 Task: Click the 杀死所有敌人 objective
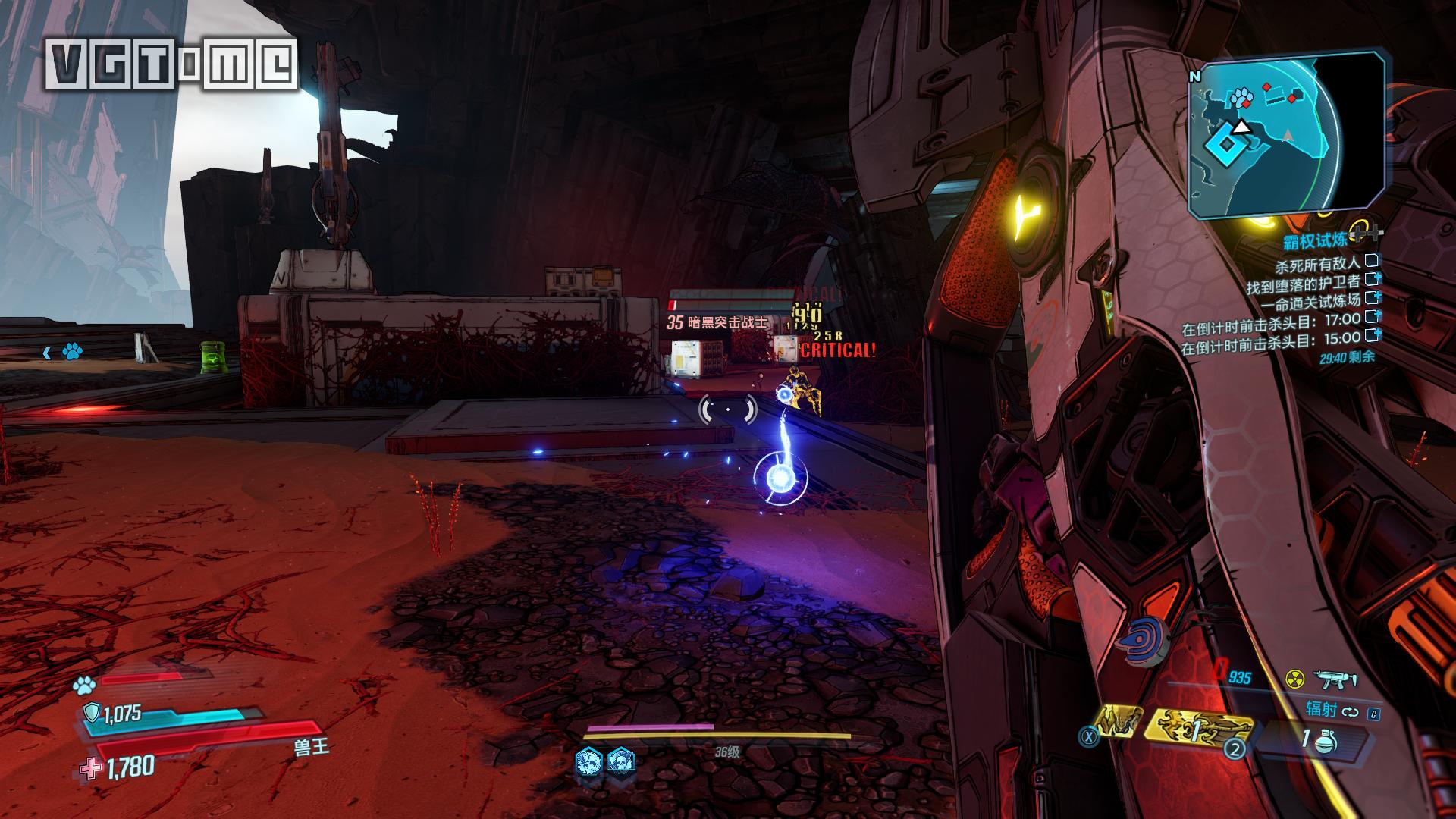tap(1318, 265)
